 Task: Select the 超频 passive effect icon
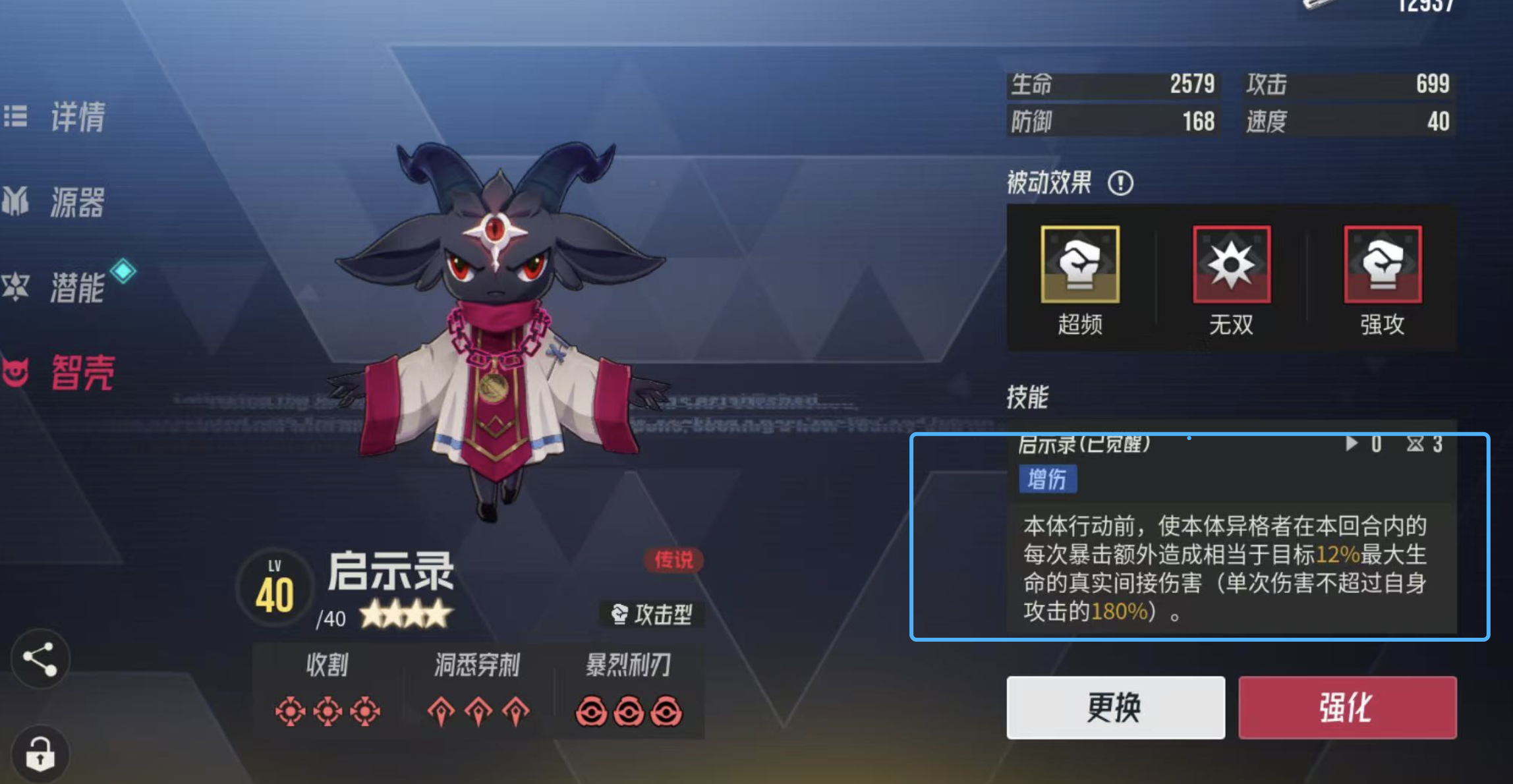[x=1081, y=264]
